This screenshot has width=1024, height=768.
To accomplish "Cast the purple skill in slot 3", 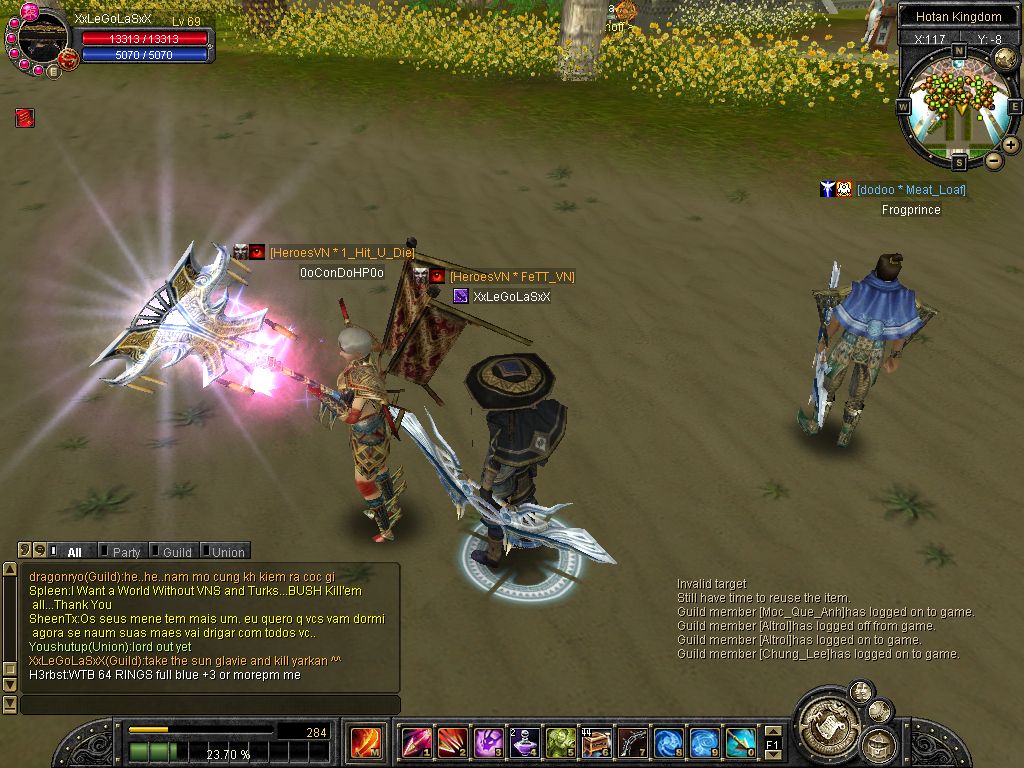I will (489, 743).
